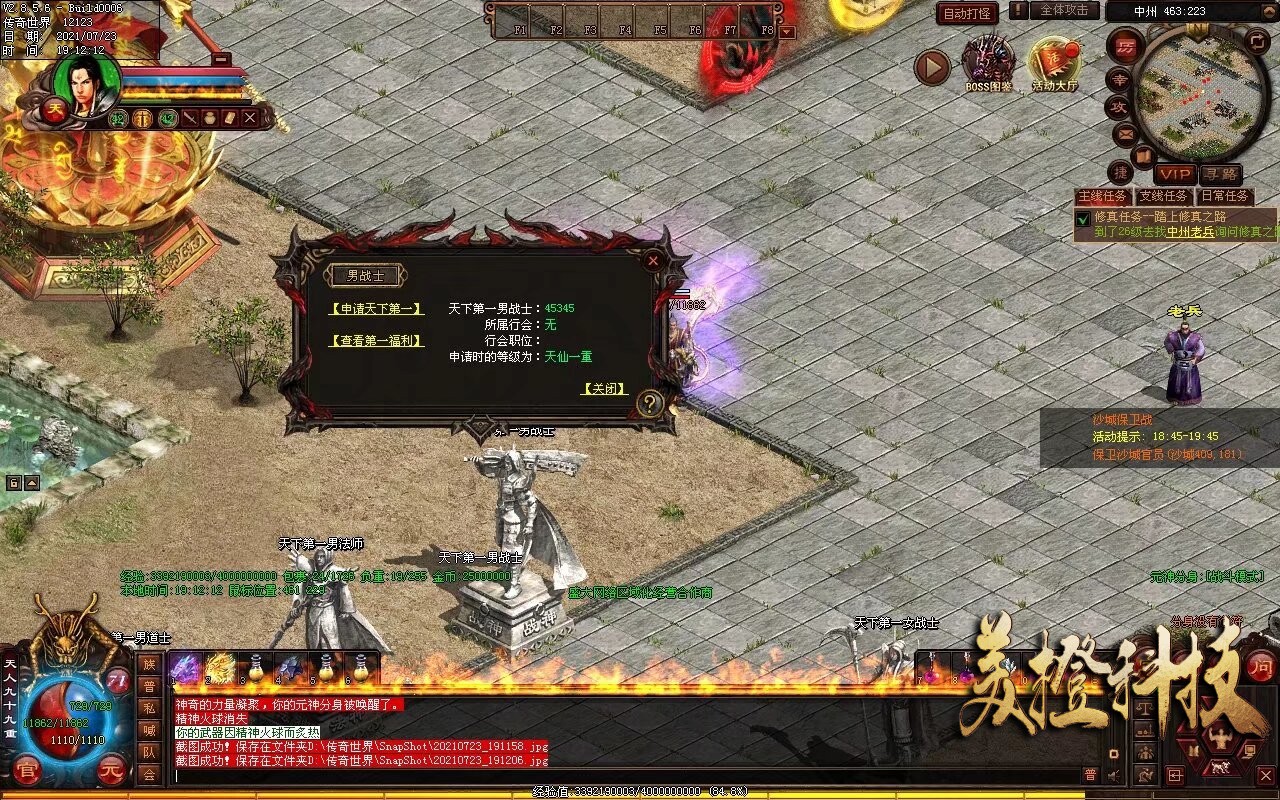Switch to the 支线任务 quest tab
The width and height of the screenshot is (1280, 800).
click(1163, 194)
